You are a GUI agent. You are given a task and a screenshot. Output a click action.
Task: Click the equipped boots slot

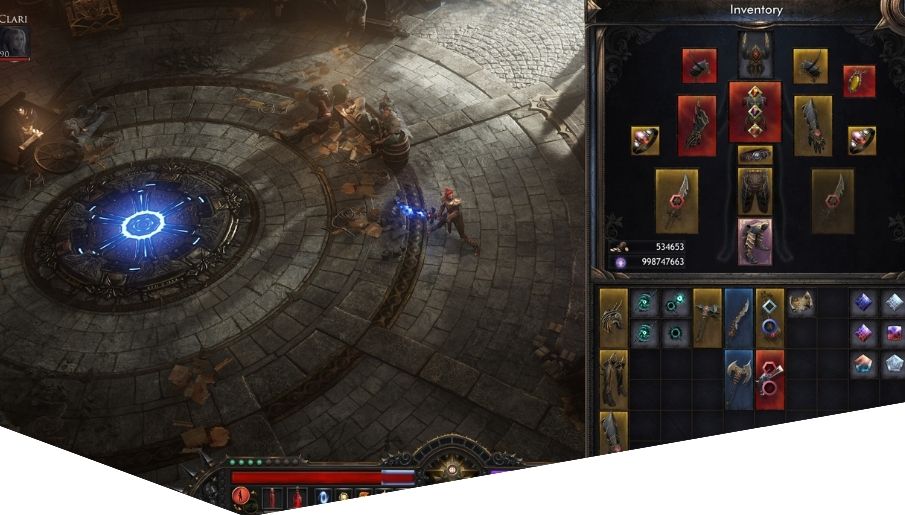click(x=755, y=241)
